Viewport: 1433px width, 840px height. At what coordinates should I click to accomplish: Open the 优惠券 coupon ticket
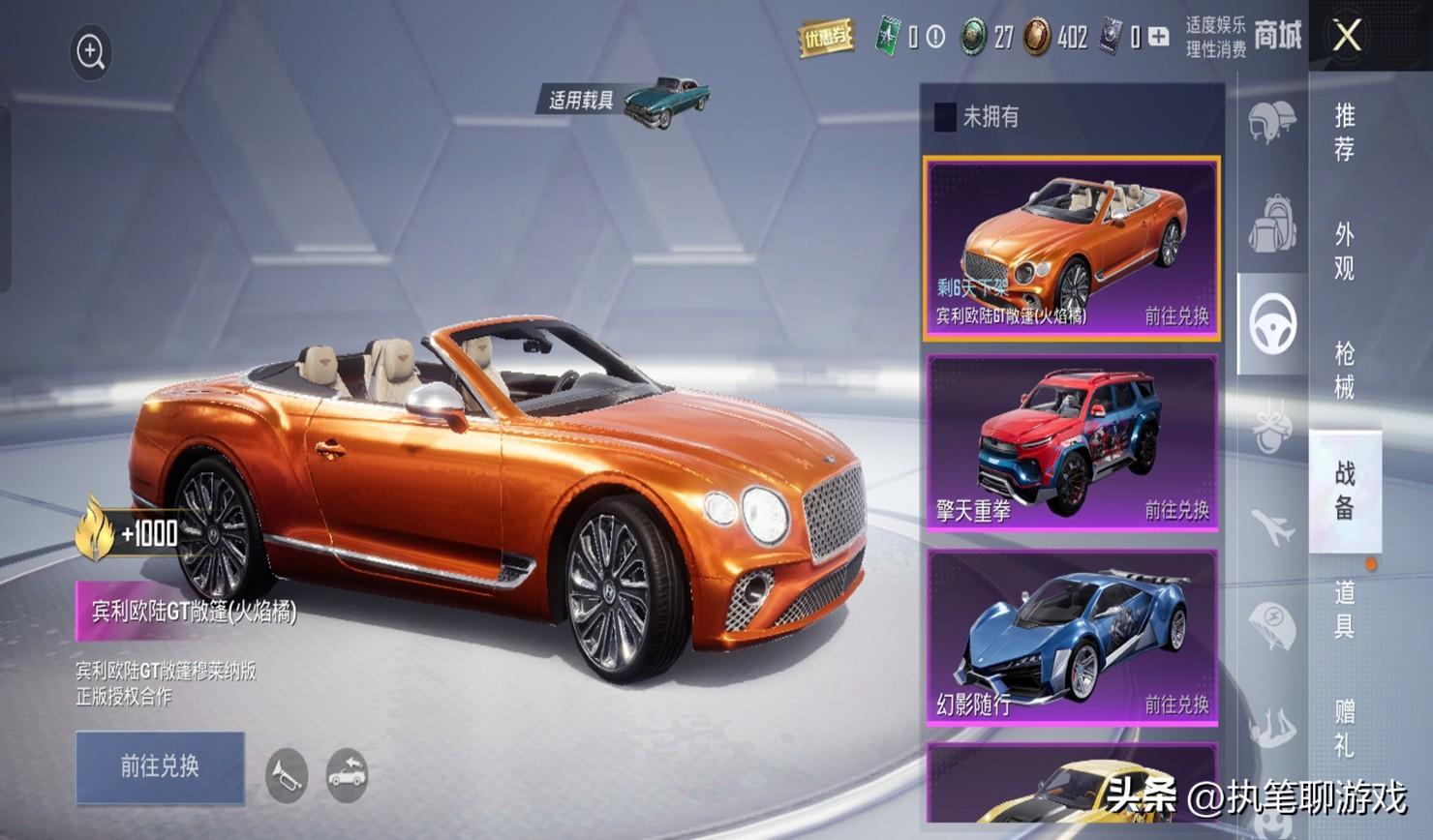coord(826,39)
